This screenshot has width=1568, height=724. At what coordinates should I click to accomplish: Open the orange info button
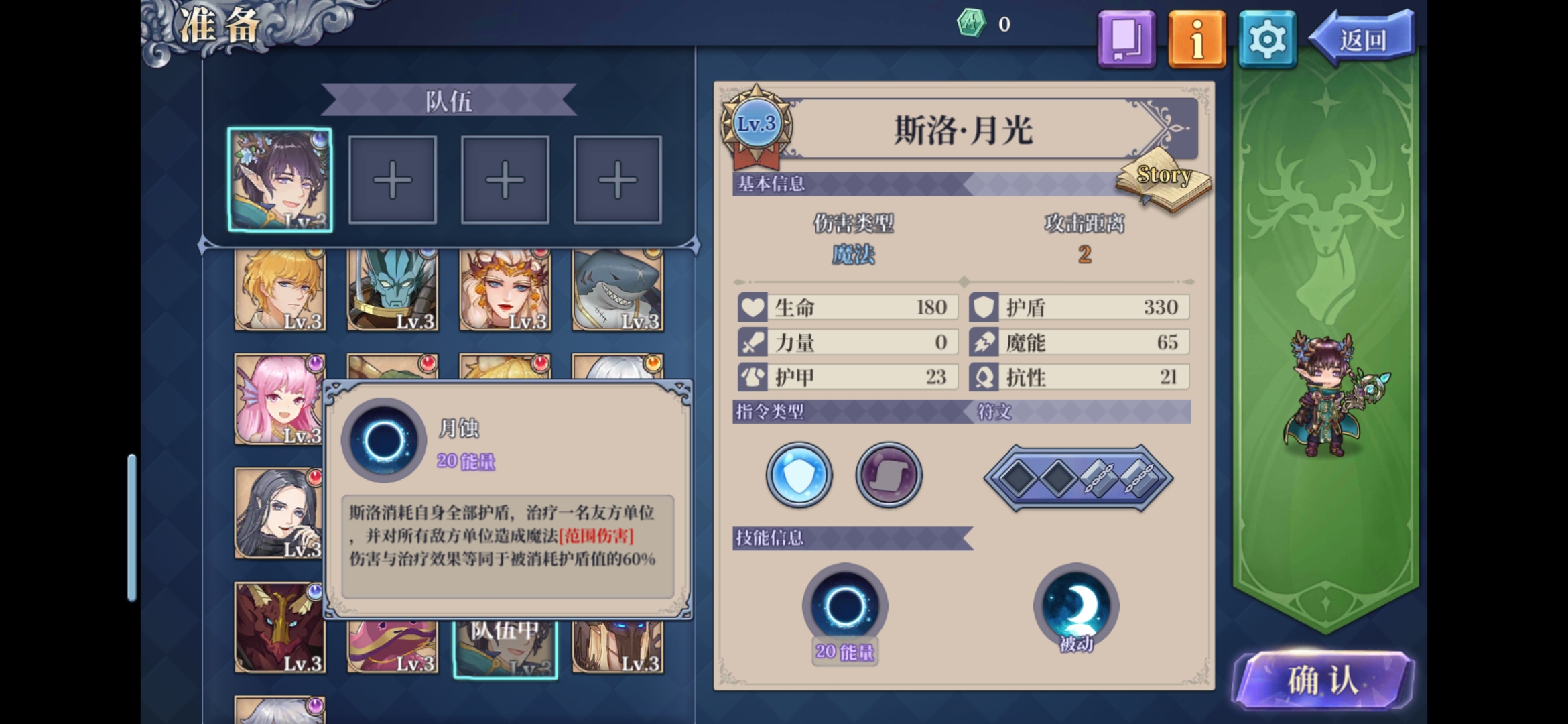coord(1197,40)
